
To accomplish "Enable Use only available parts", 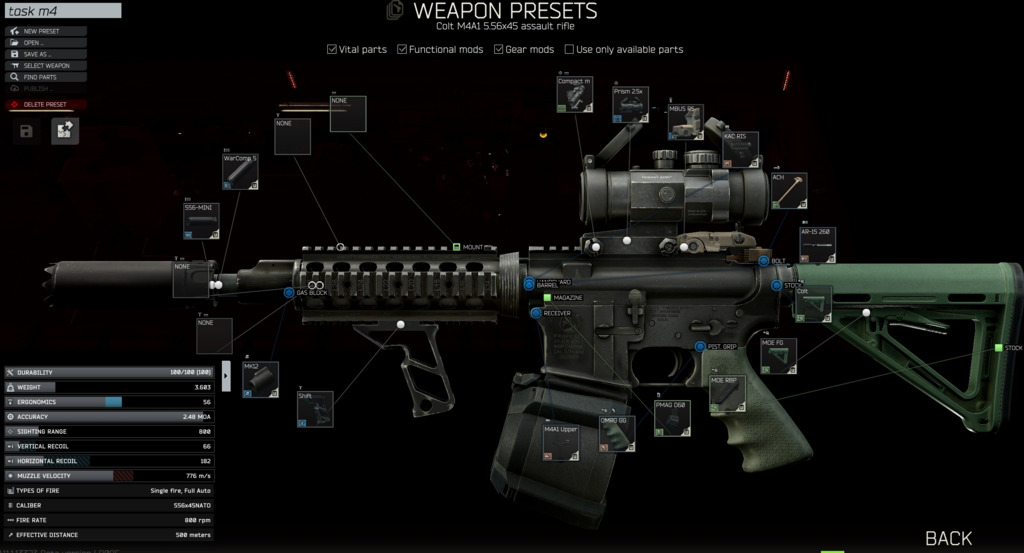I will pyautogui.click(x=569, y=49).
